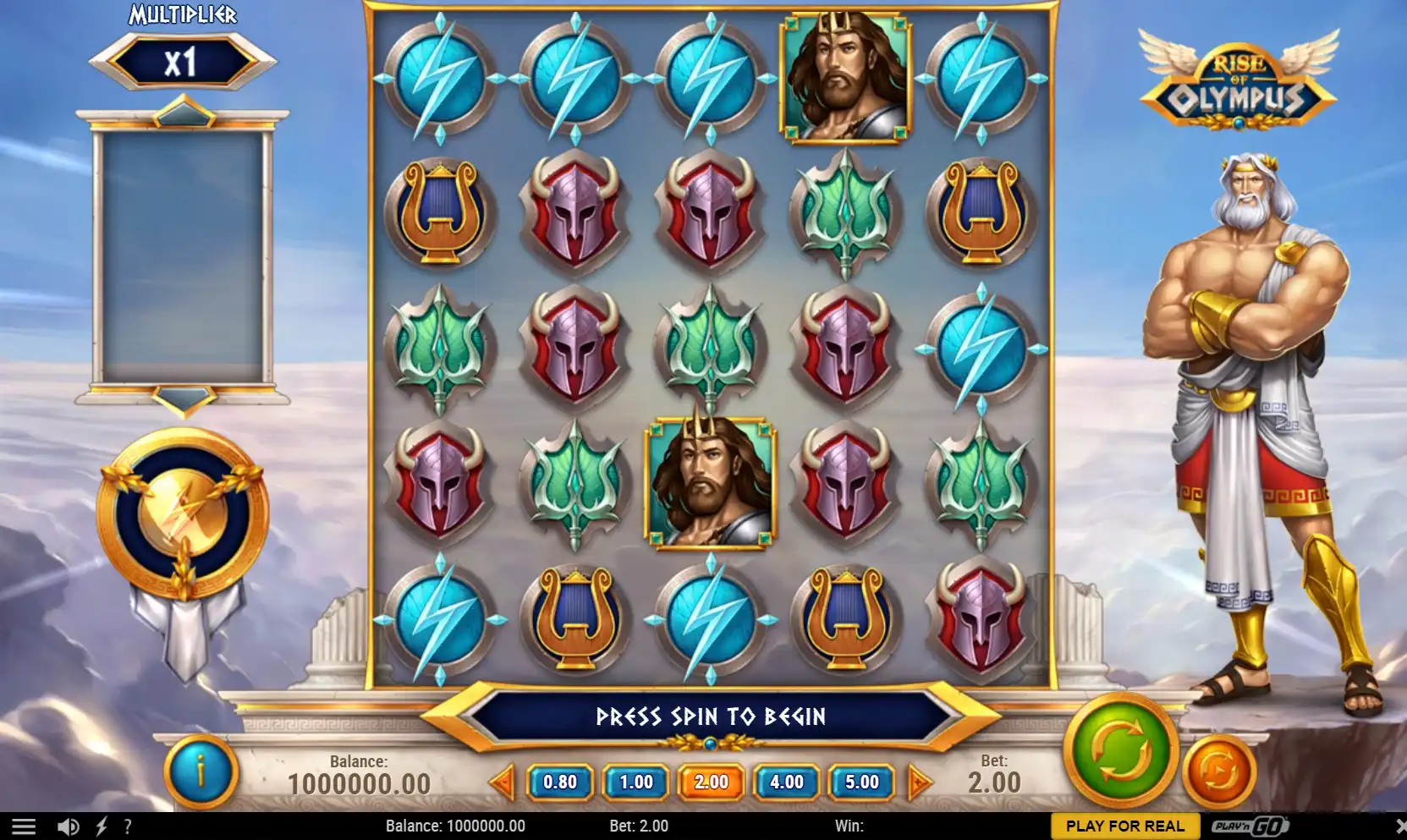Click the right bet arrow
Image resolution: width=1407 pixels, height=840 pixels.
click(919, 782)
